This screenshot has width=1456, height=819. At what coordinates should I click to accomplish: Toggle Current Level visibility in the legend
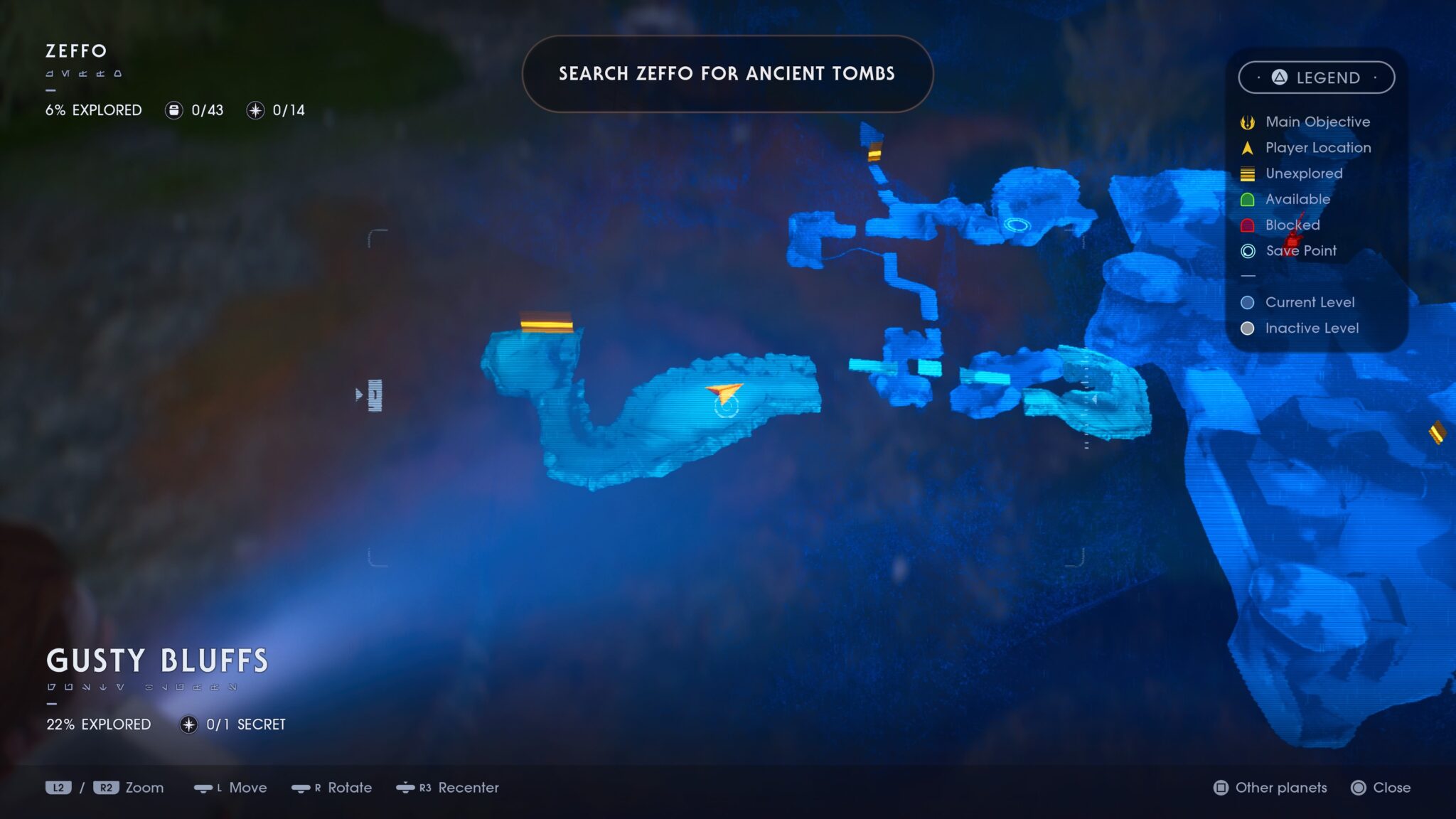[x=1248, y=301]
